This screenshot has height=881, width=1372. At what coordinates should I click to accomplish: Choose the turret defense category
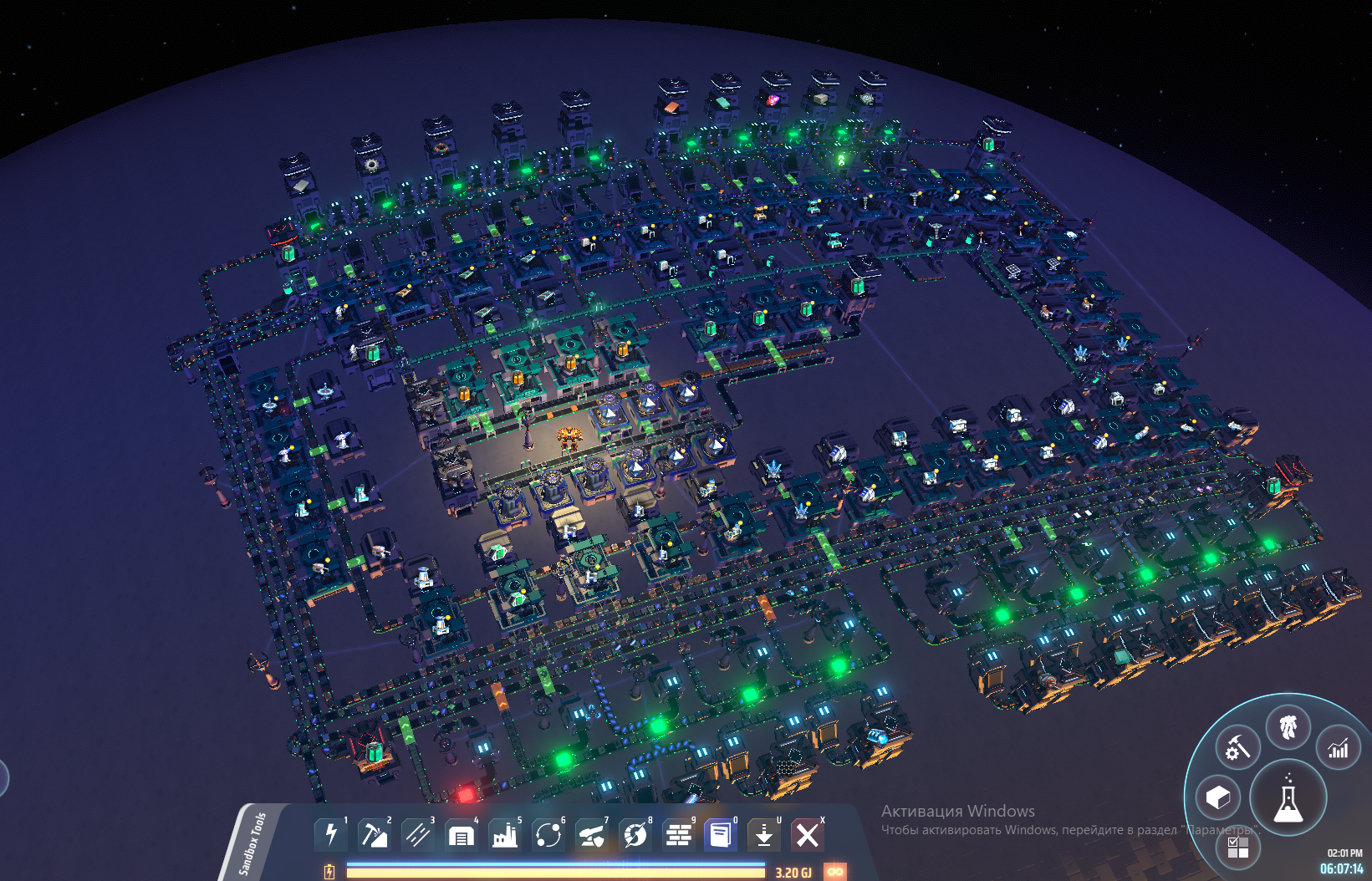click(591, 834)
